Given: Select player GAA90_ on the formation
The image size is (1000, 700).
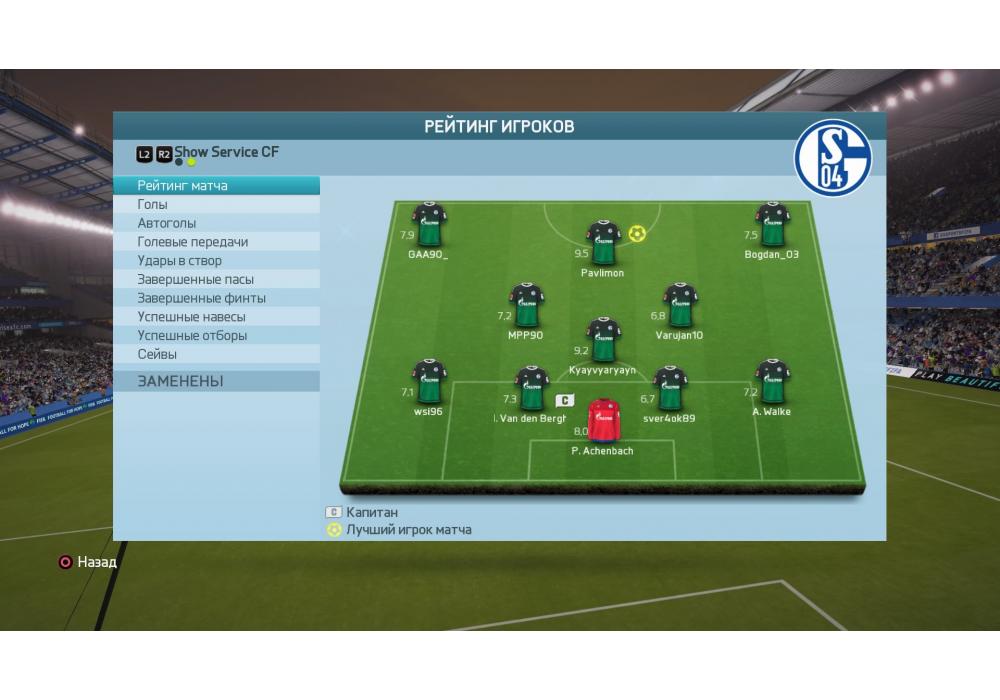Looking at the screenshot, I should pos(429,225).
